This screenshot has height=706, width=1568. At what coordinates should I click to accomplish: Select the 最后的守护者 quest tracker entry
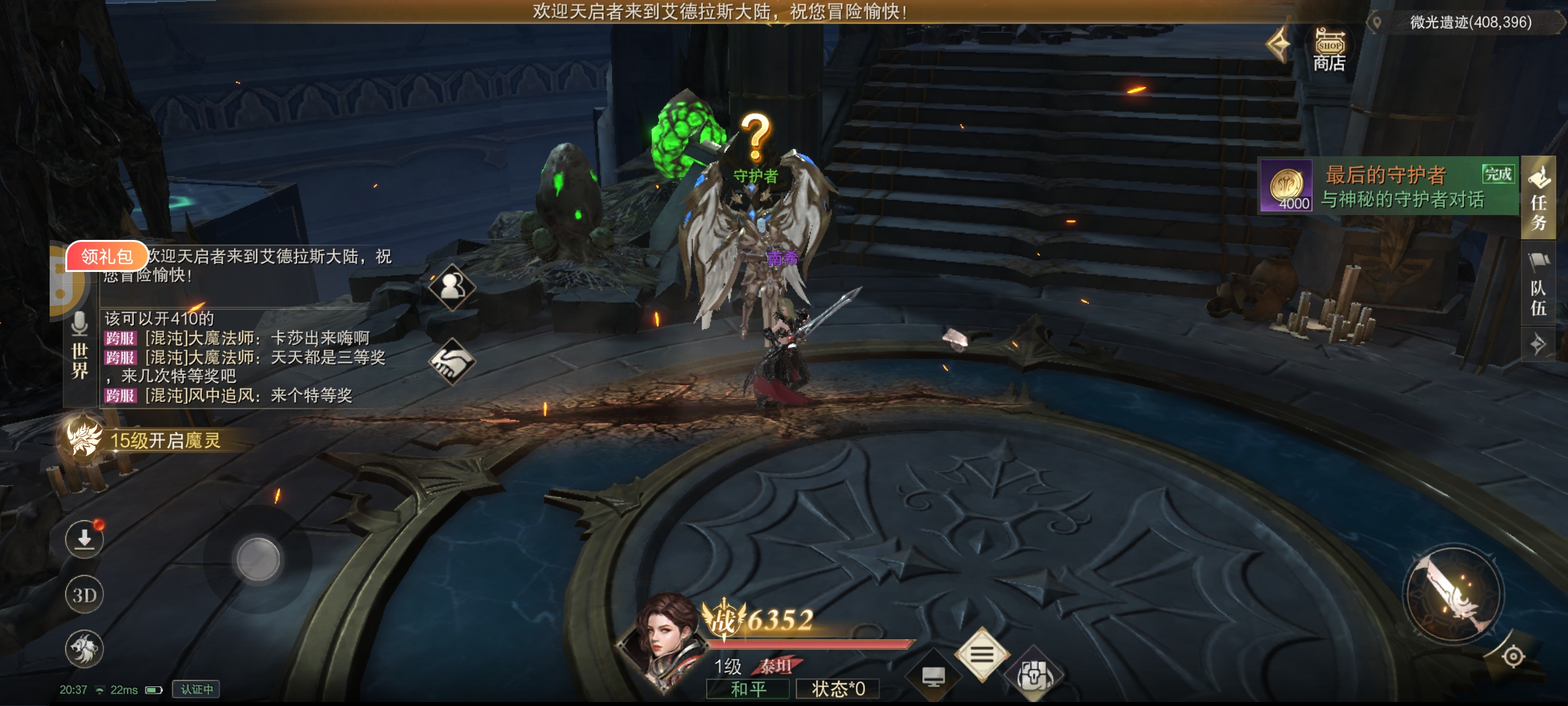click(x=1389, y=186)
